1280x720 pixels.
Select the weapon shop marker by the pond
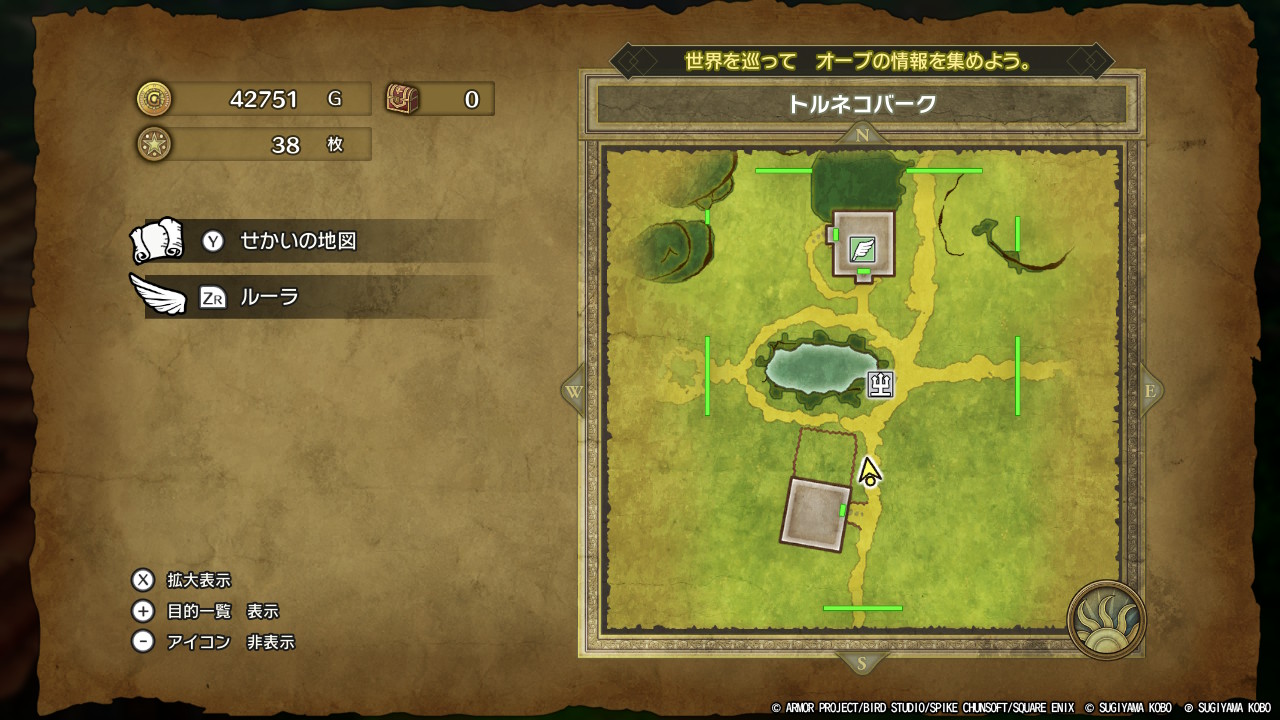[880, 384]
